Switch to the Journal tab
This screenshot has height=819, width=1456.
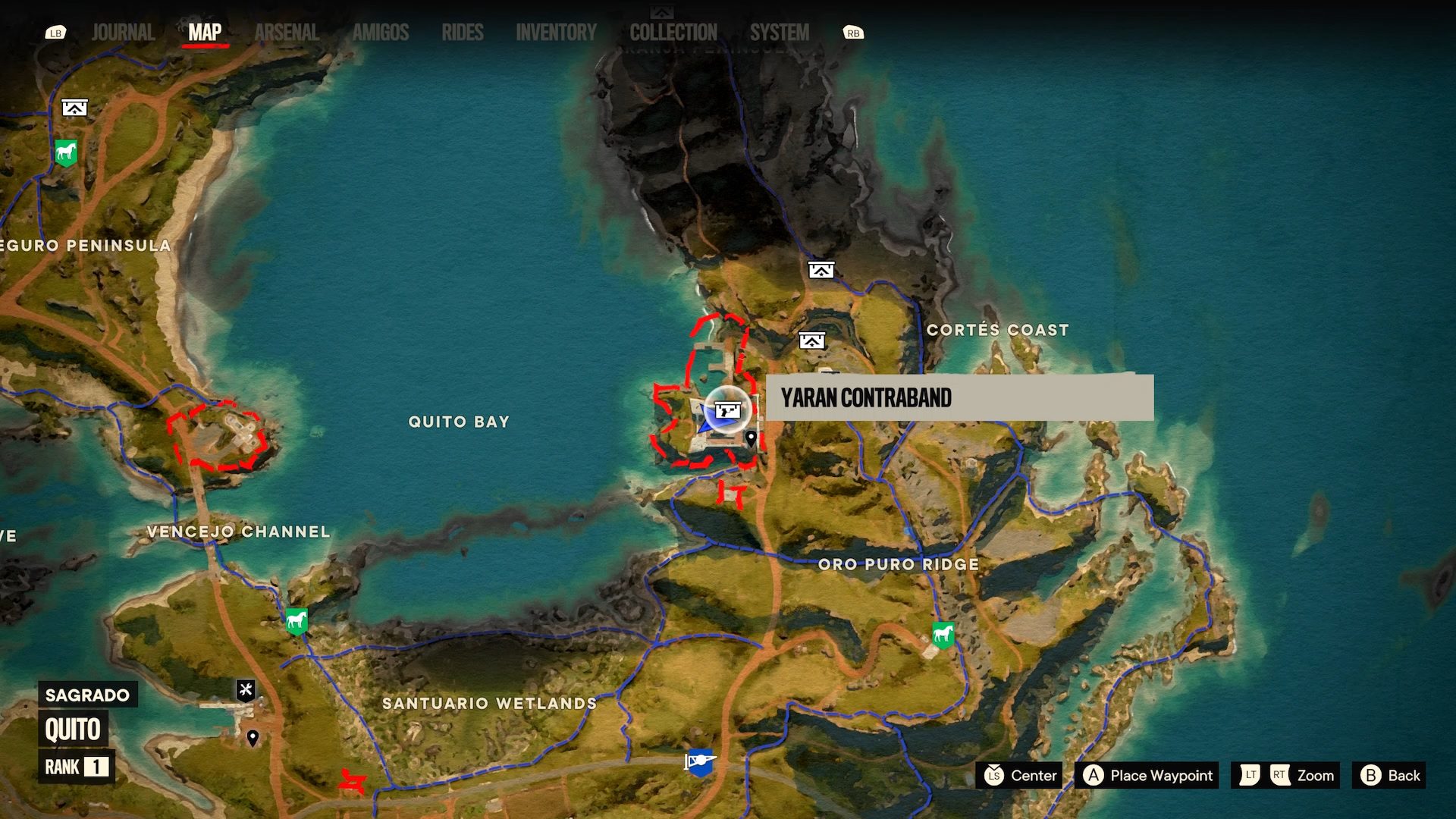[122, 33]
